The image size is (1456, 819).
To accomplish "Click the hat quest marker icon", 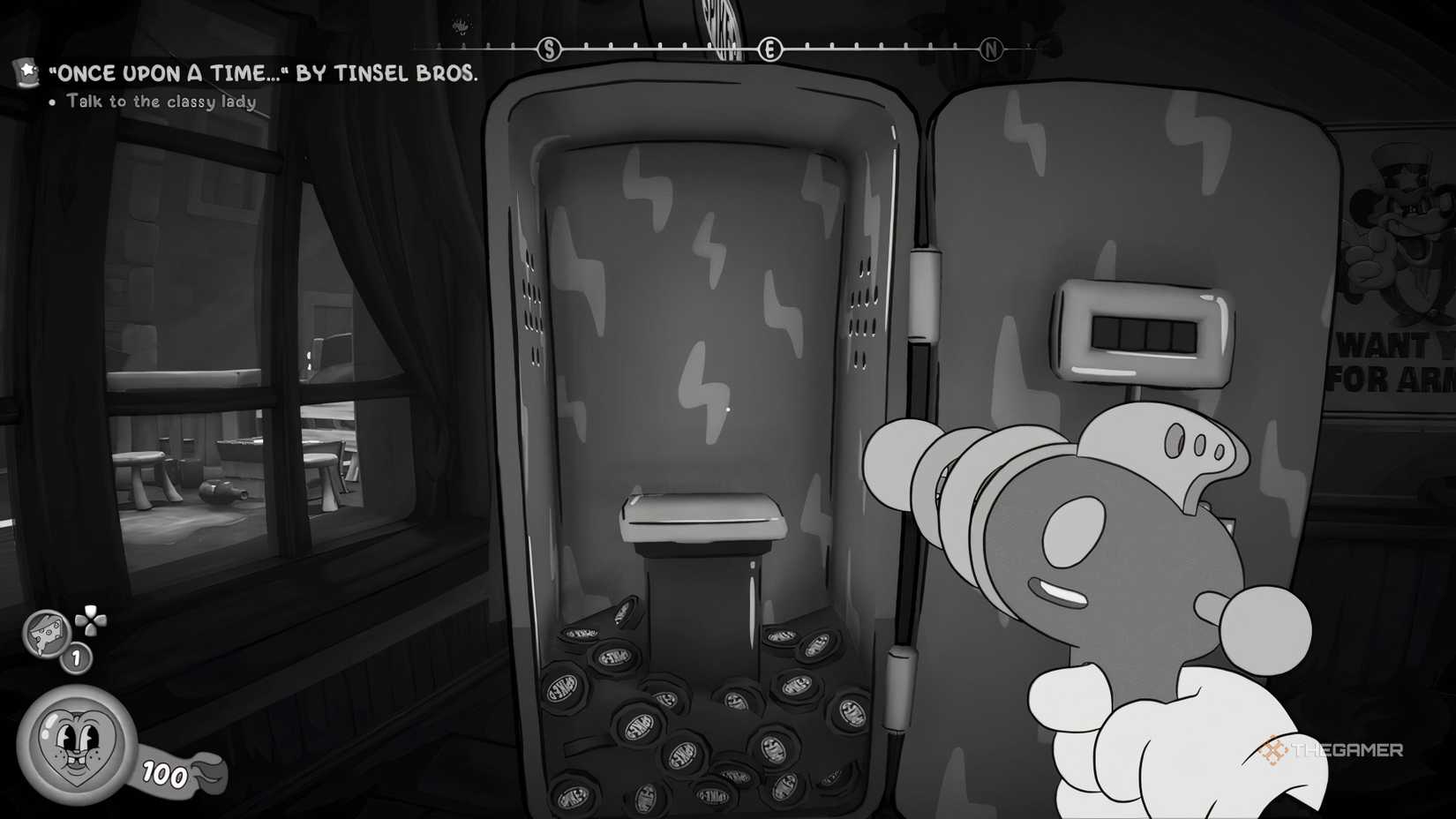I will pos(24,73).
